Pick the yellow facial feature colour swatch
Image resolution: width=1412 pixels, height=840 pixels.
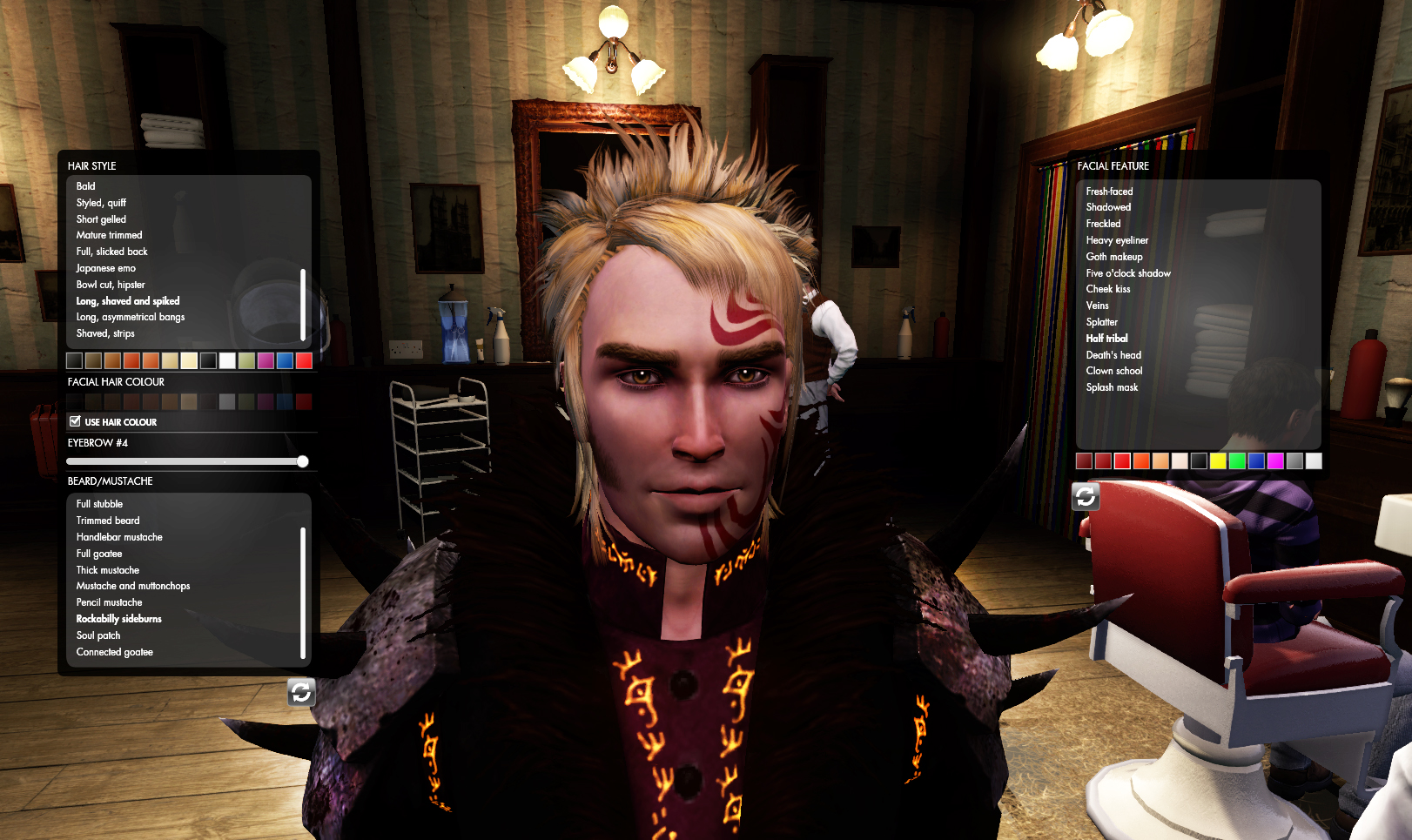1217,460
